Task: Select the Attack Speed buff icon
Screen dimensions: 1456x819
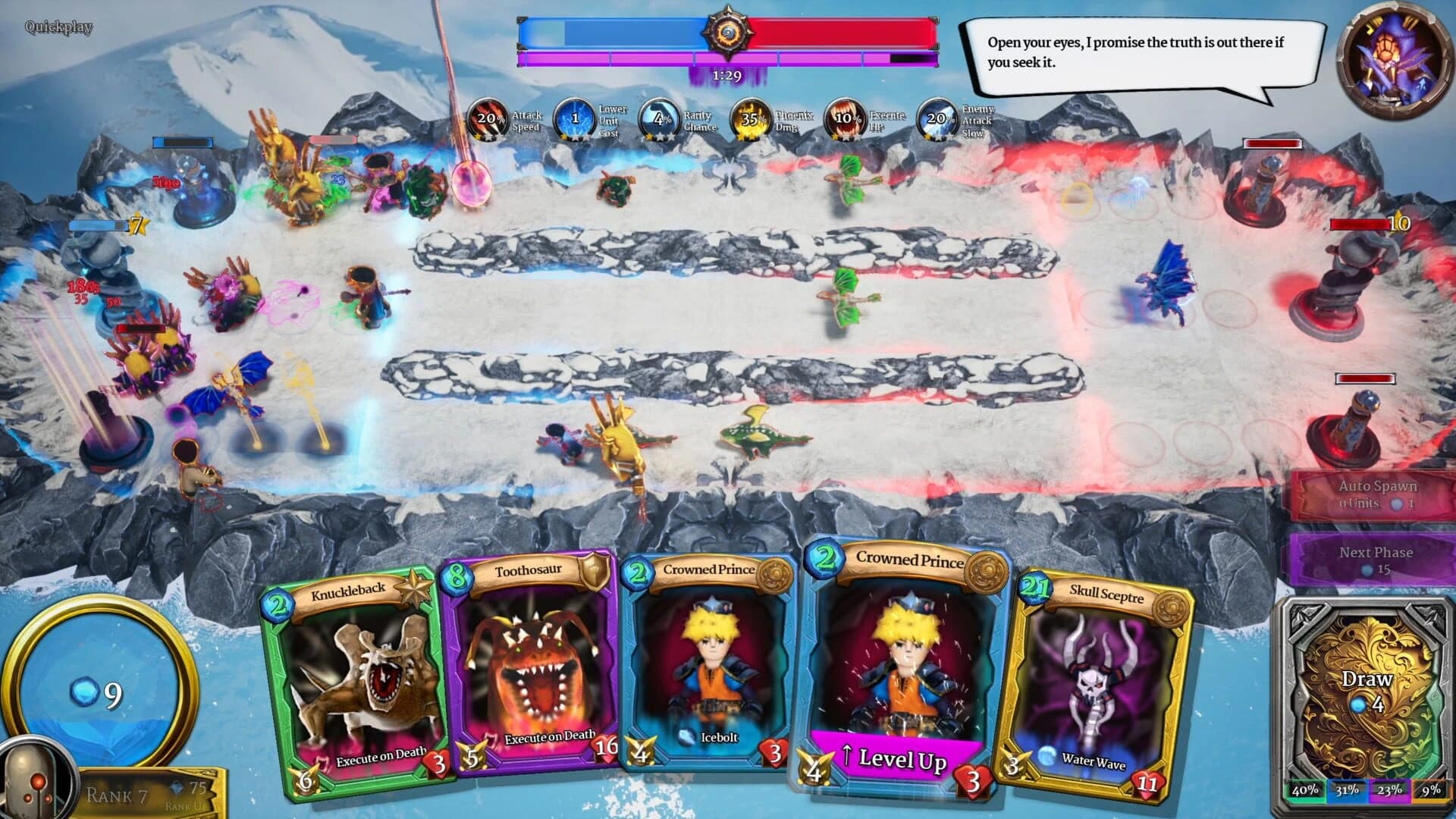Action: click(489, 119)
